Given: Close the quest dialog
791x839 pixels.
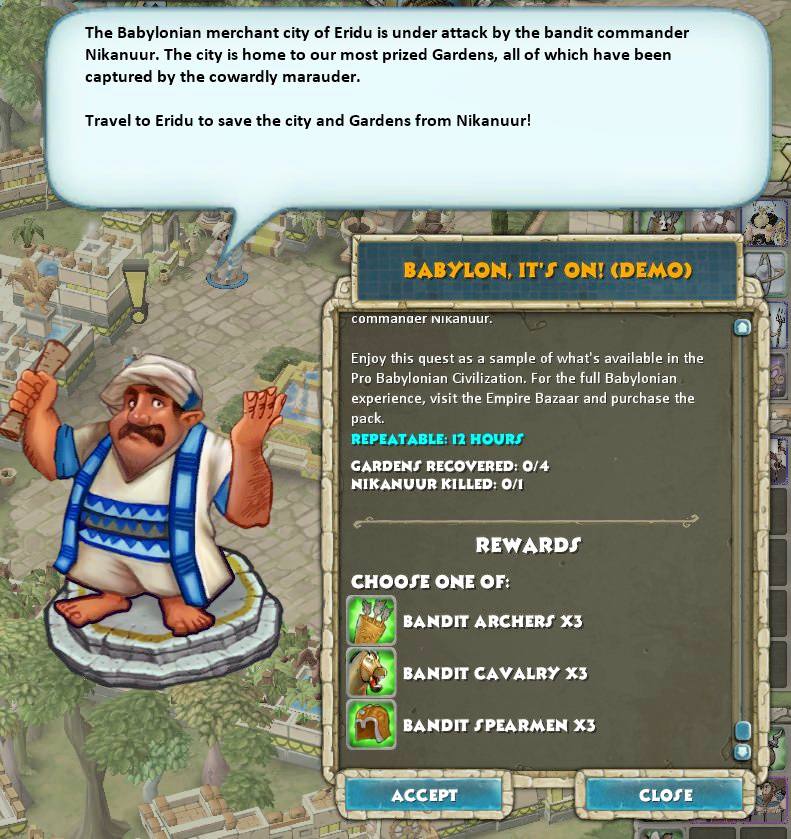Looking at the screenshot, I should tap(664, 795).
